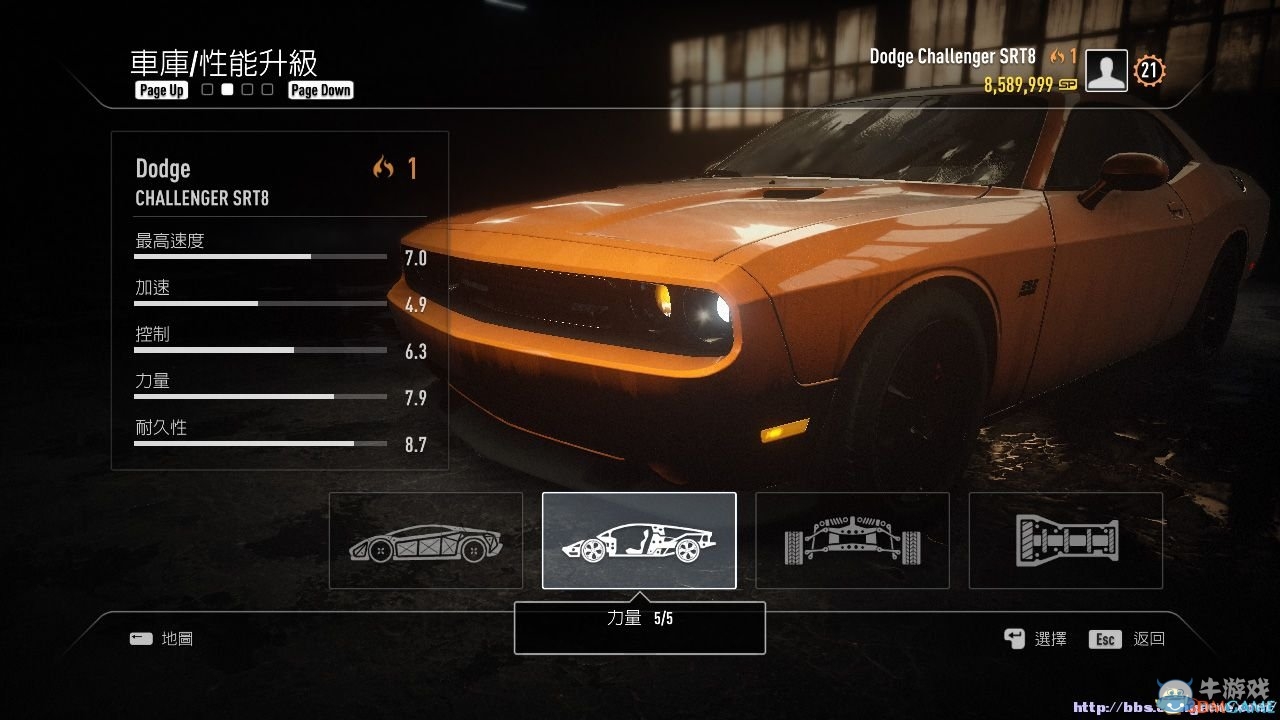Open the engine power upgrade category icon

tap(638, 540)
